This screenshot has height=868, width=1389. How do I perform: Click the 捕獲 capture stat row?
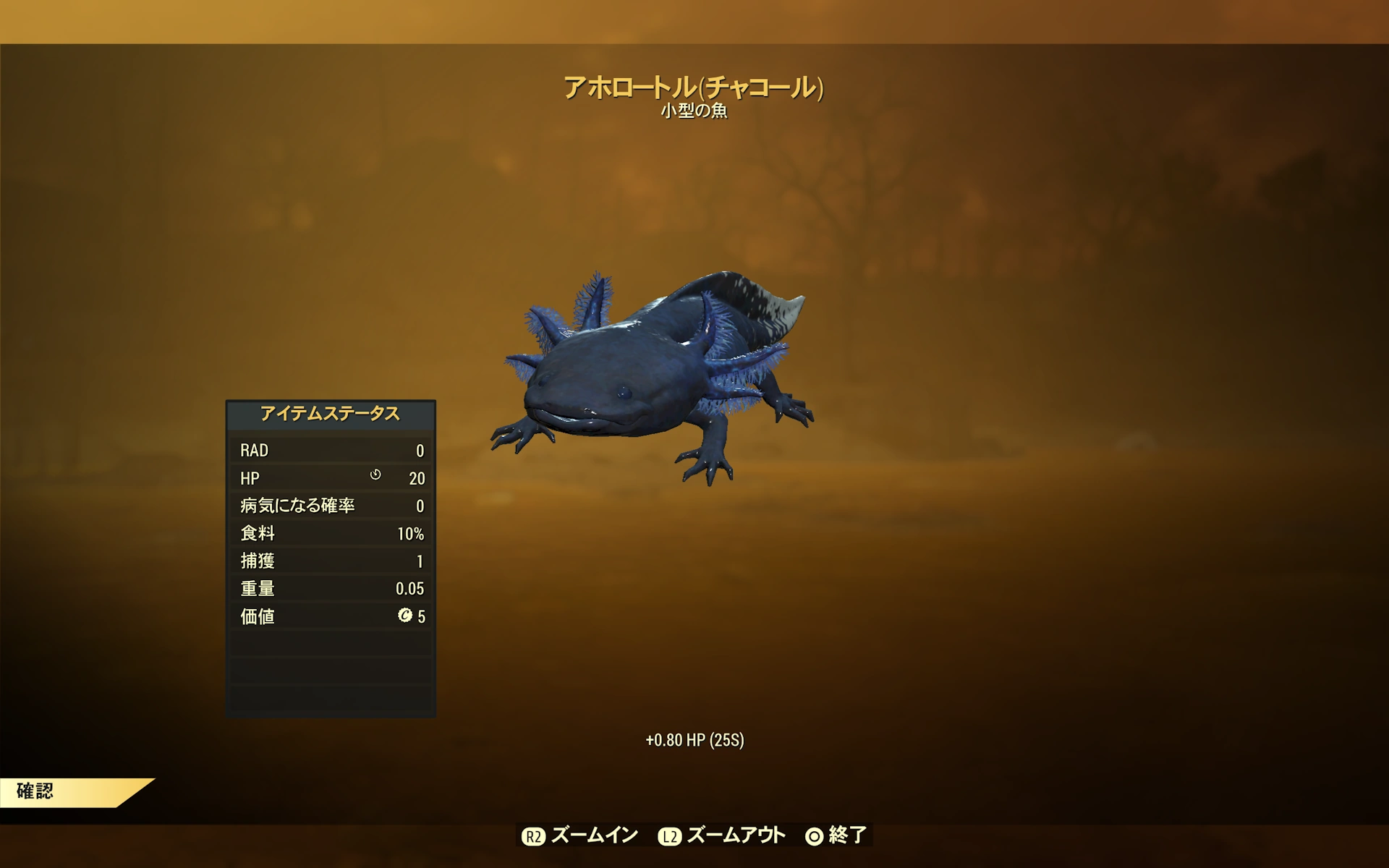click(330, 561)
